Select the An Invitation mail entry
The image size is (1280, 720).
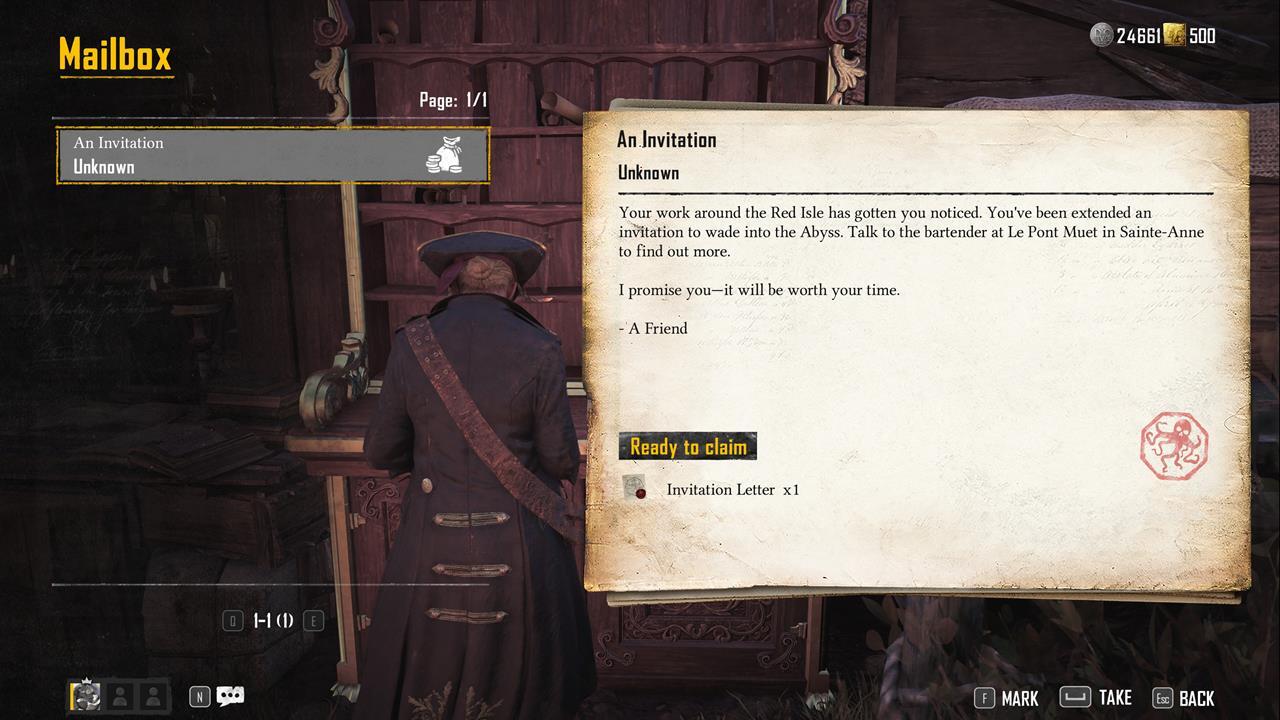point(272,155)
